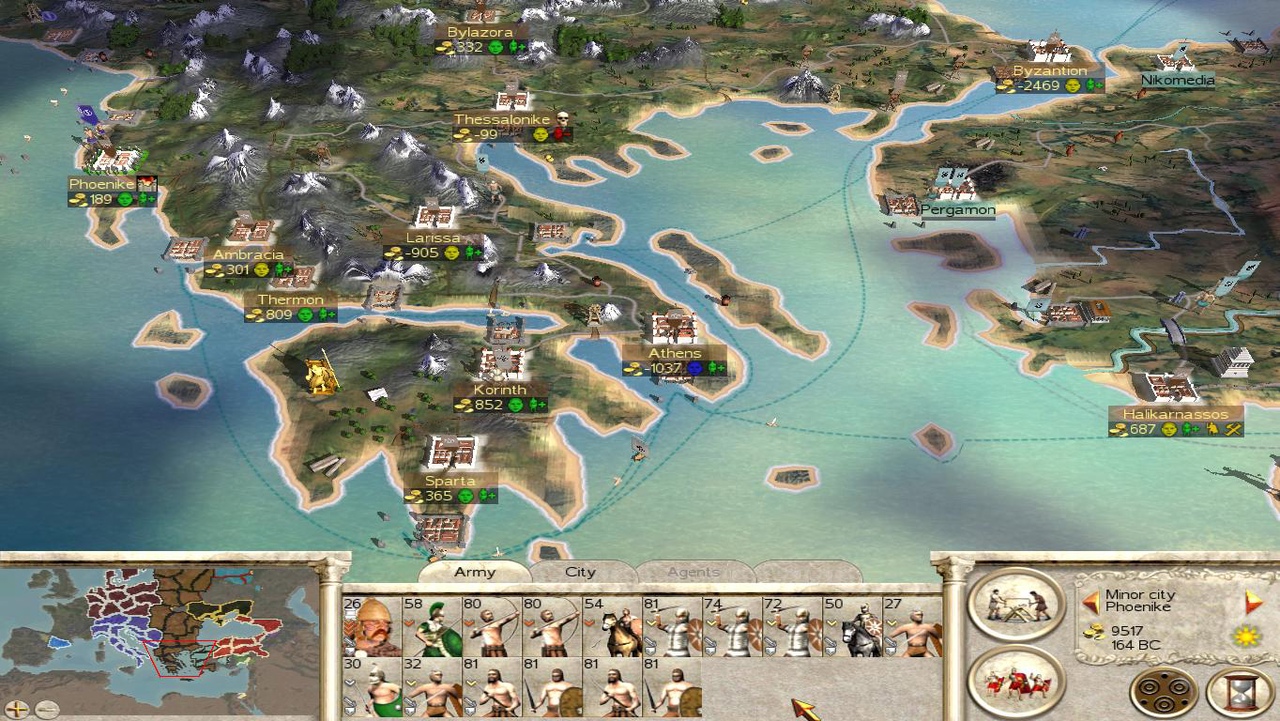The width and height of the screenshot is (1280, 721).
Task: Go to previous settlement with left arrow
Action: click(1092, 601)
